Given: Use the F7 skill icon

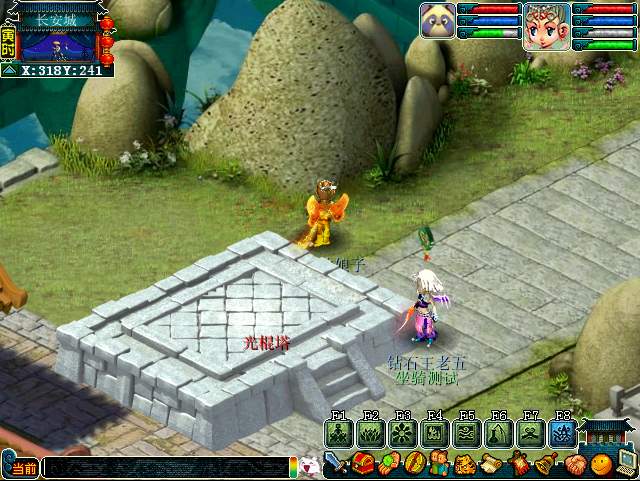Looking at the screenshot, I should click(530, 433).
